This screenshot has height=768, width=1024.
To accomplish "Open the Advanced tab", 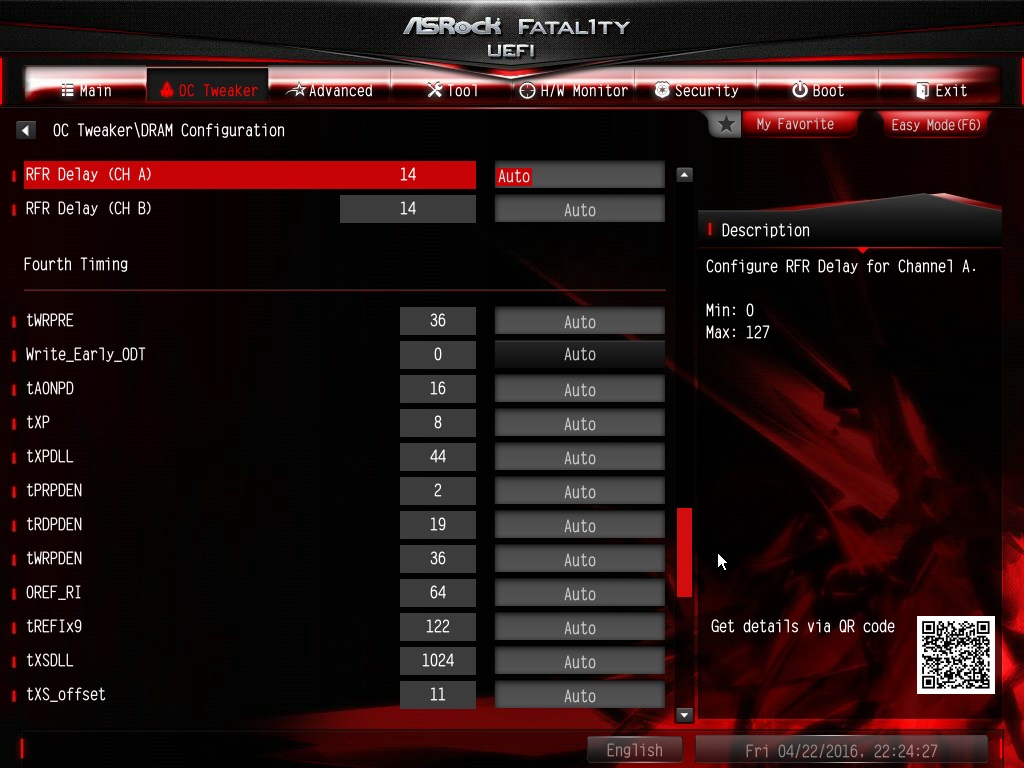I will click(329, 90).
